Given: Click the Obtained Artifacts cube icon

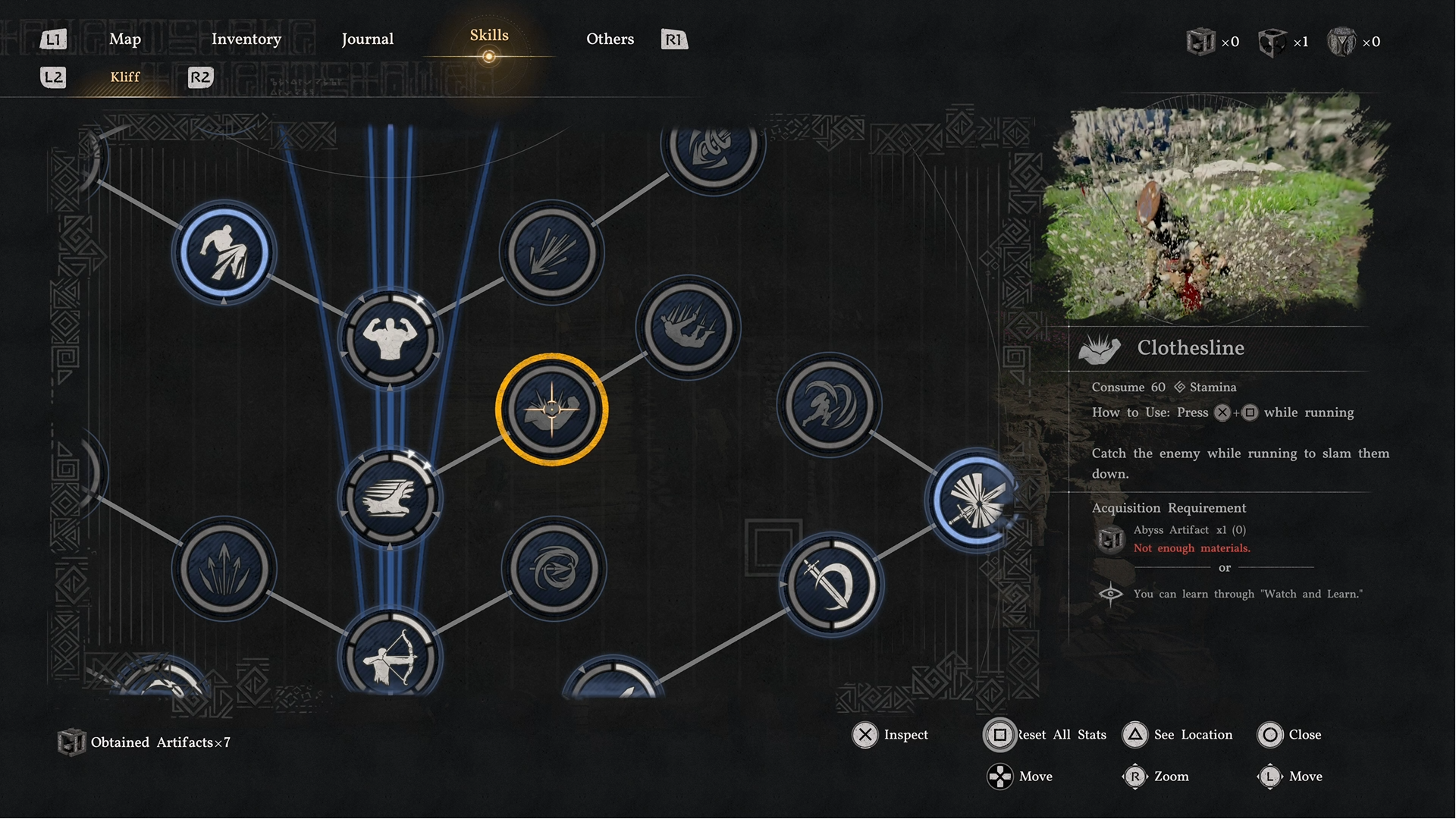Looking at the screenshot, I should 73,742.
